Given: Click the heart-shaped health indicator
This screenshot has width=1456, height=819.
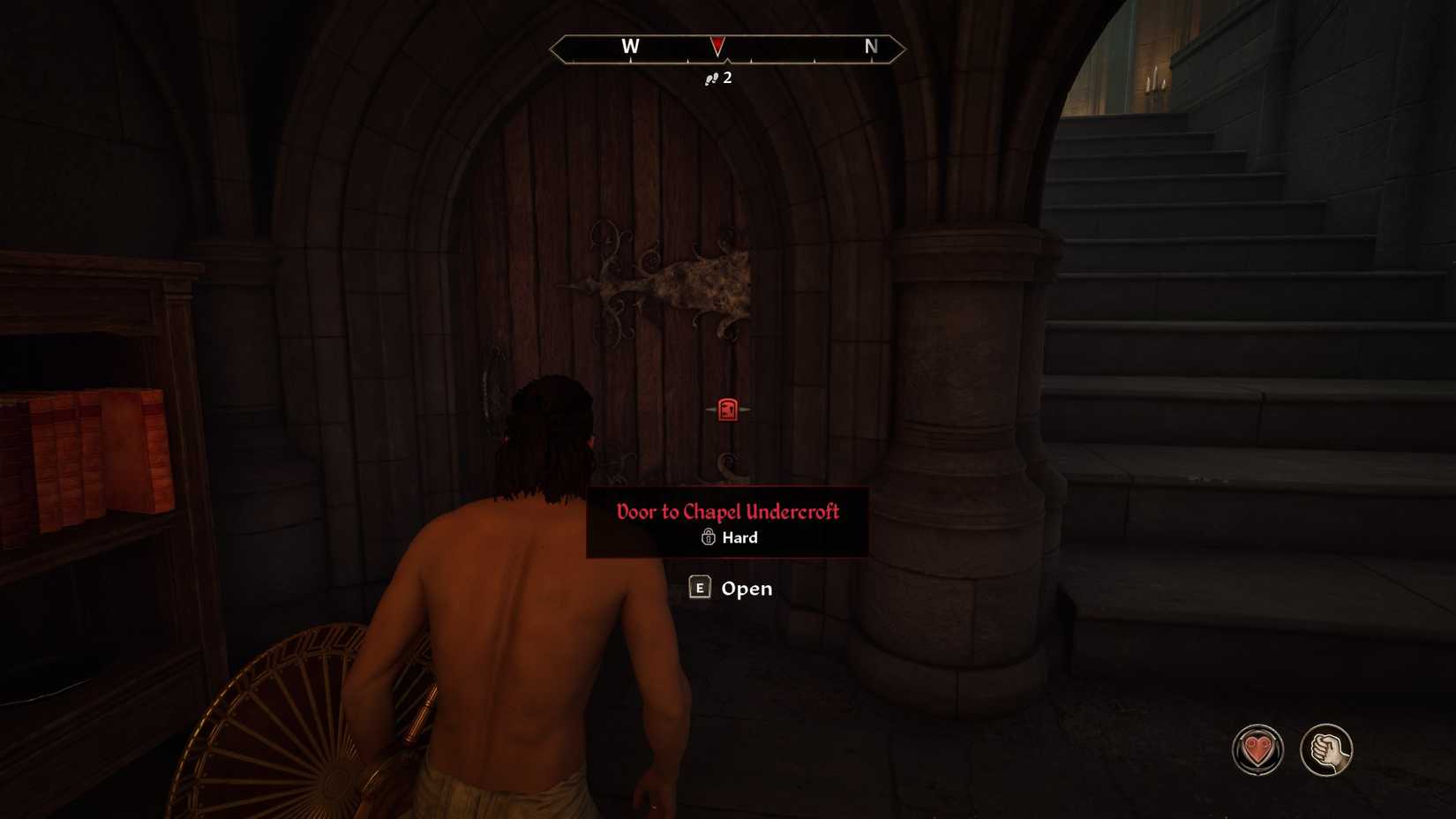Looking at the screenshot, I should coord(1257,748).
